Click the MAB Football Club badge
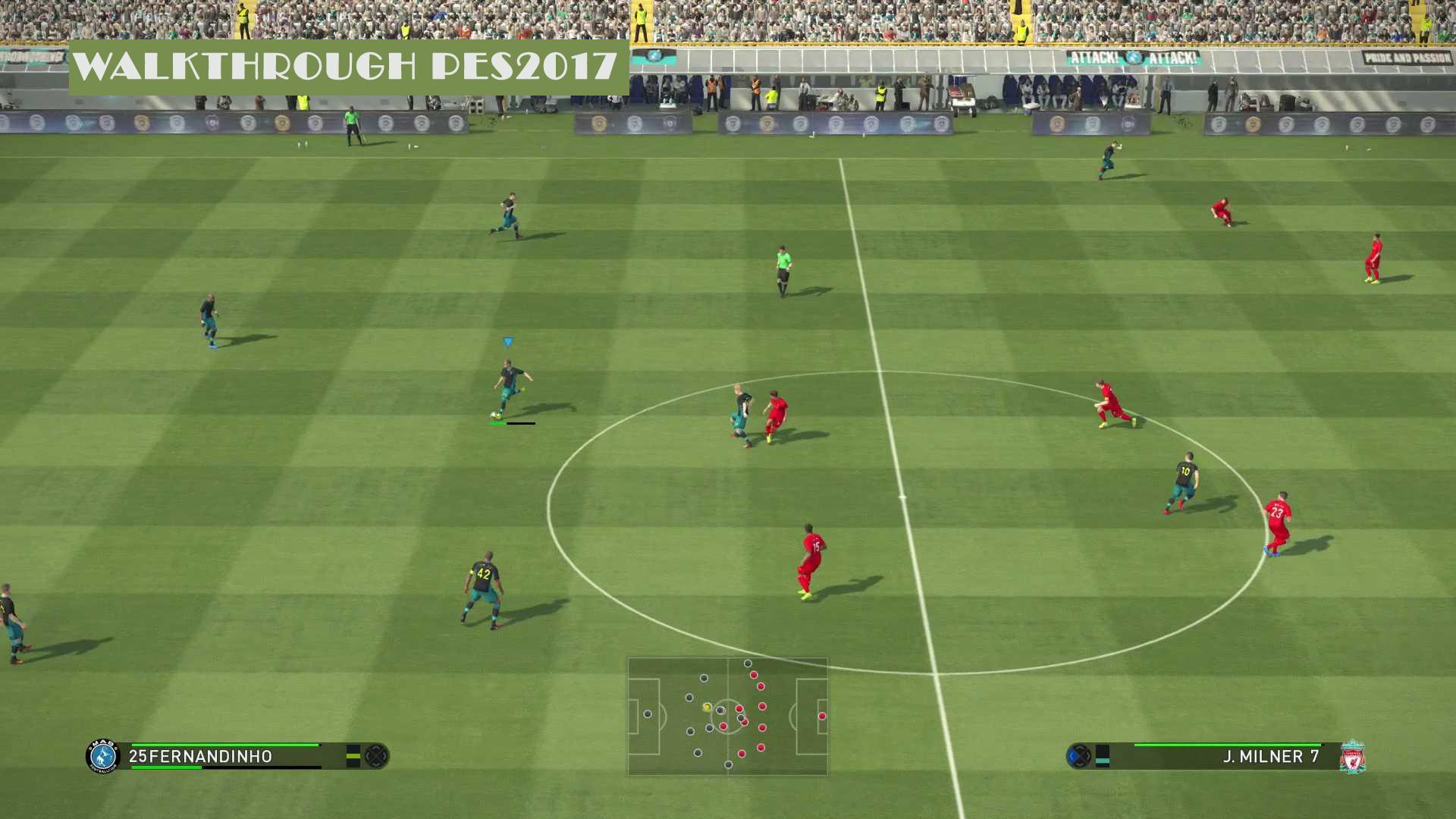Screen dimensions: 1456x819 pyautogui.click(x=102, y=757)
